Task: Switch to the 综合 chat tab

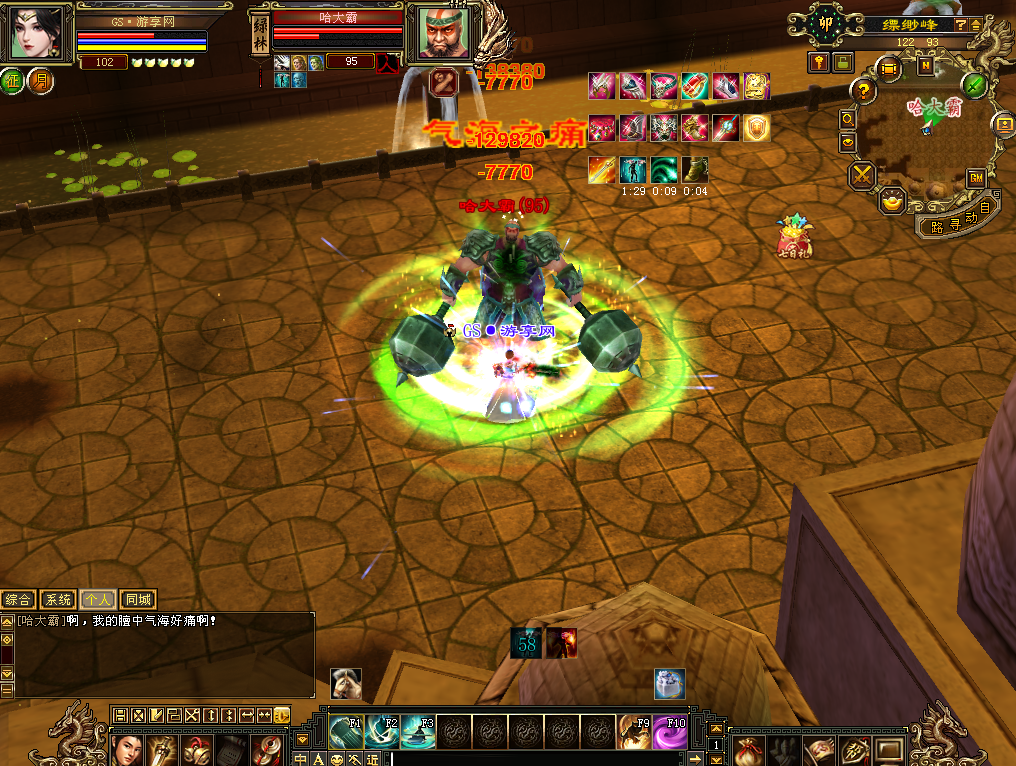Action: coord(18,600)
